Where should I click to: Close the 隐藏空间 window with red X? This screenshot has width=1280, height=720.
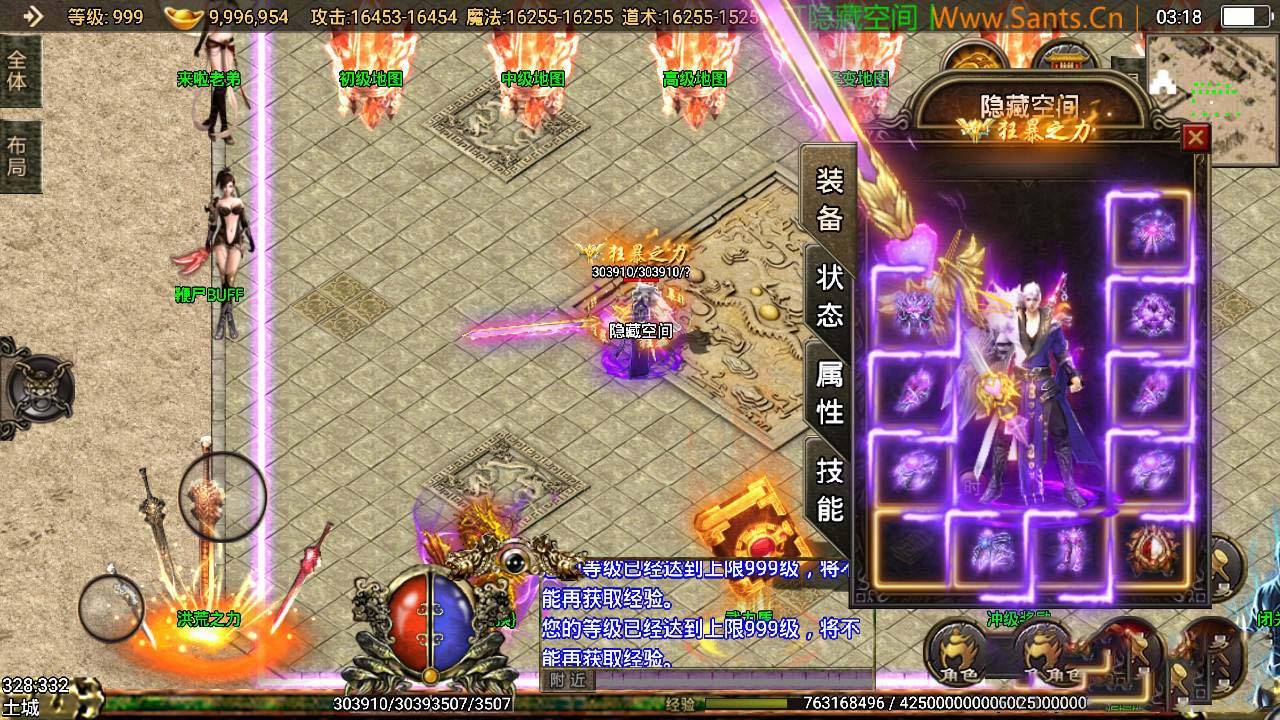1197,138
